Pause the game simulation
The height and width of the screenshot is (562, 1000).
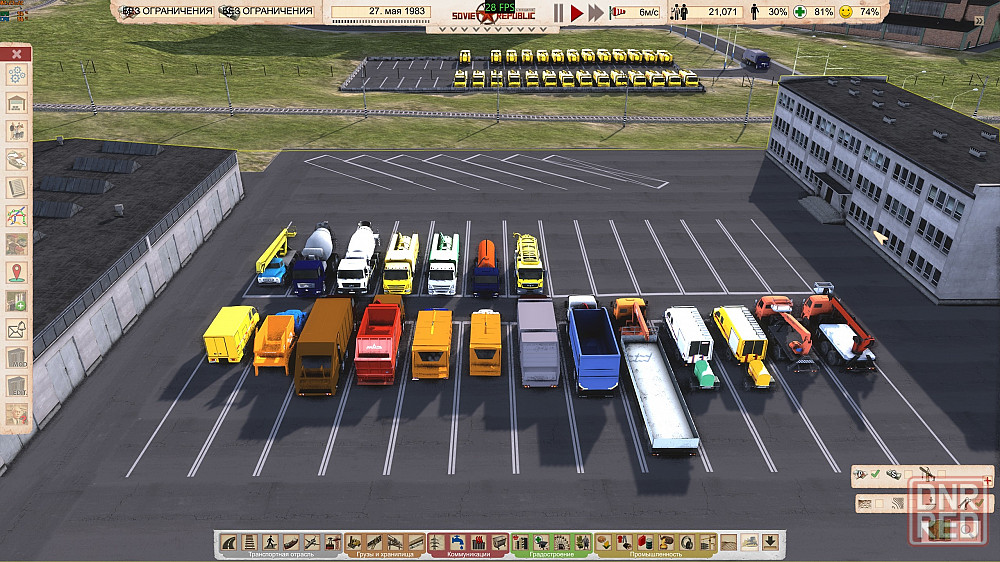[558, 12]
